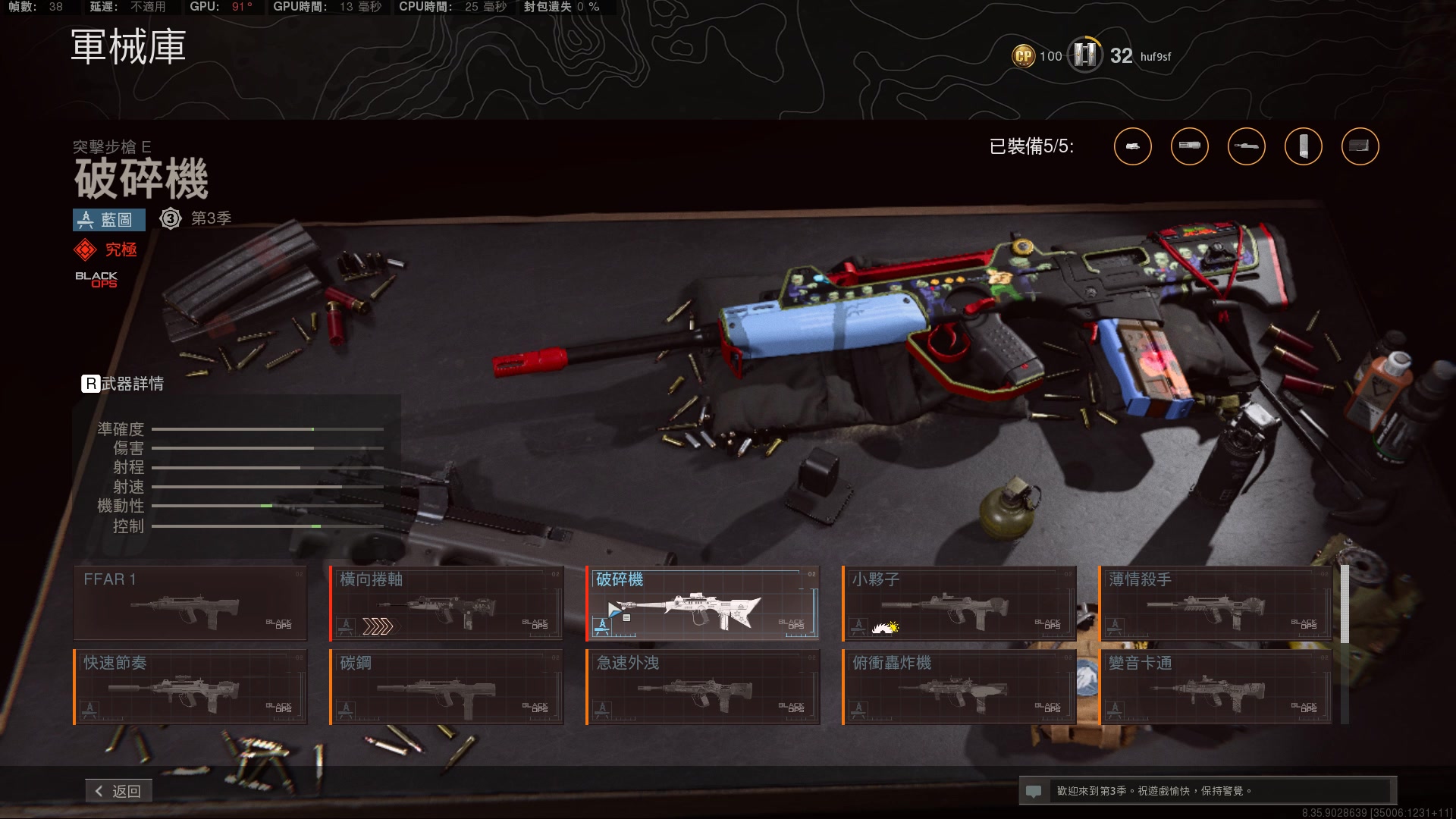Viewport: 1456px width, 819px height.
Task: Go back using the 返回 button
Action: 118,791
